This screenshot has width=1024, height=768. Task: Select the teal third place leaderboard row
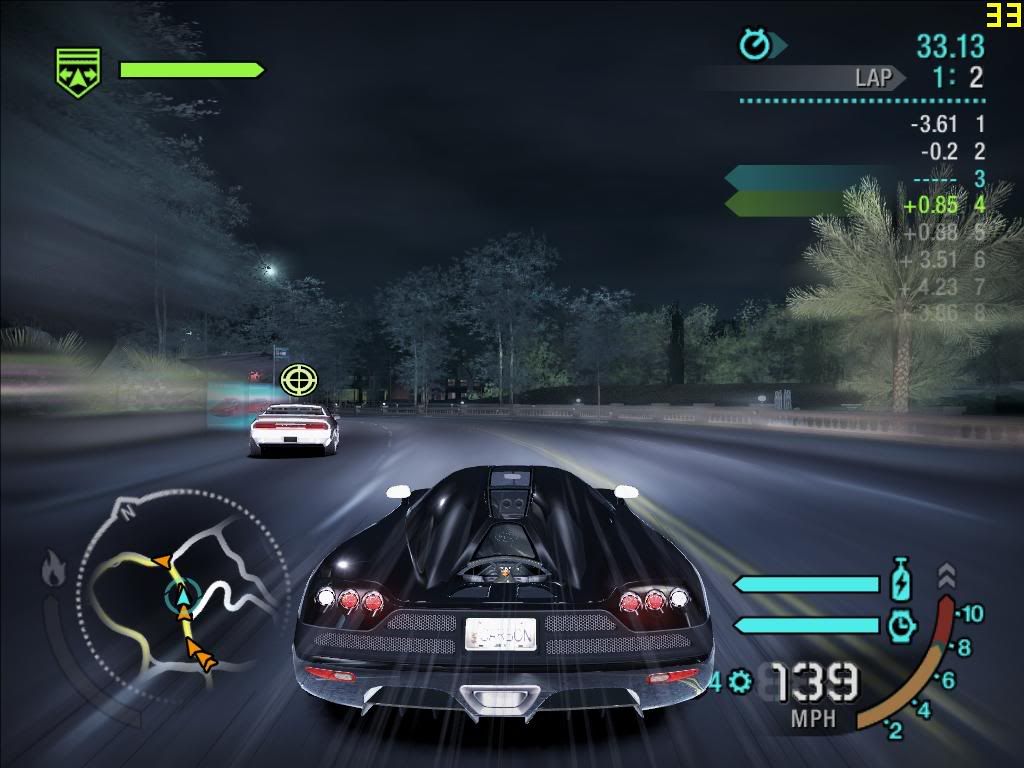coord(855,179)
